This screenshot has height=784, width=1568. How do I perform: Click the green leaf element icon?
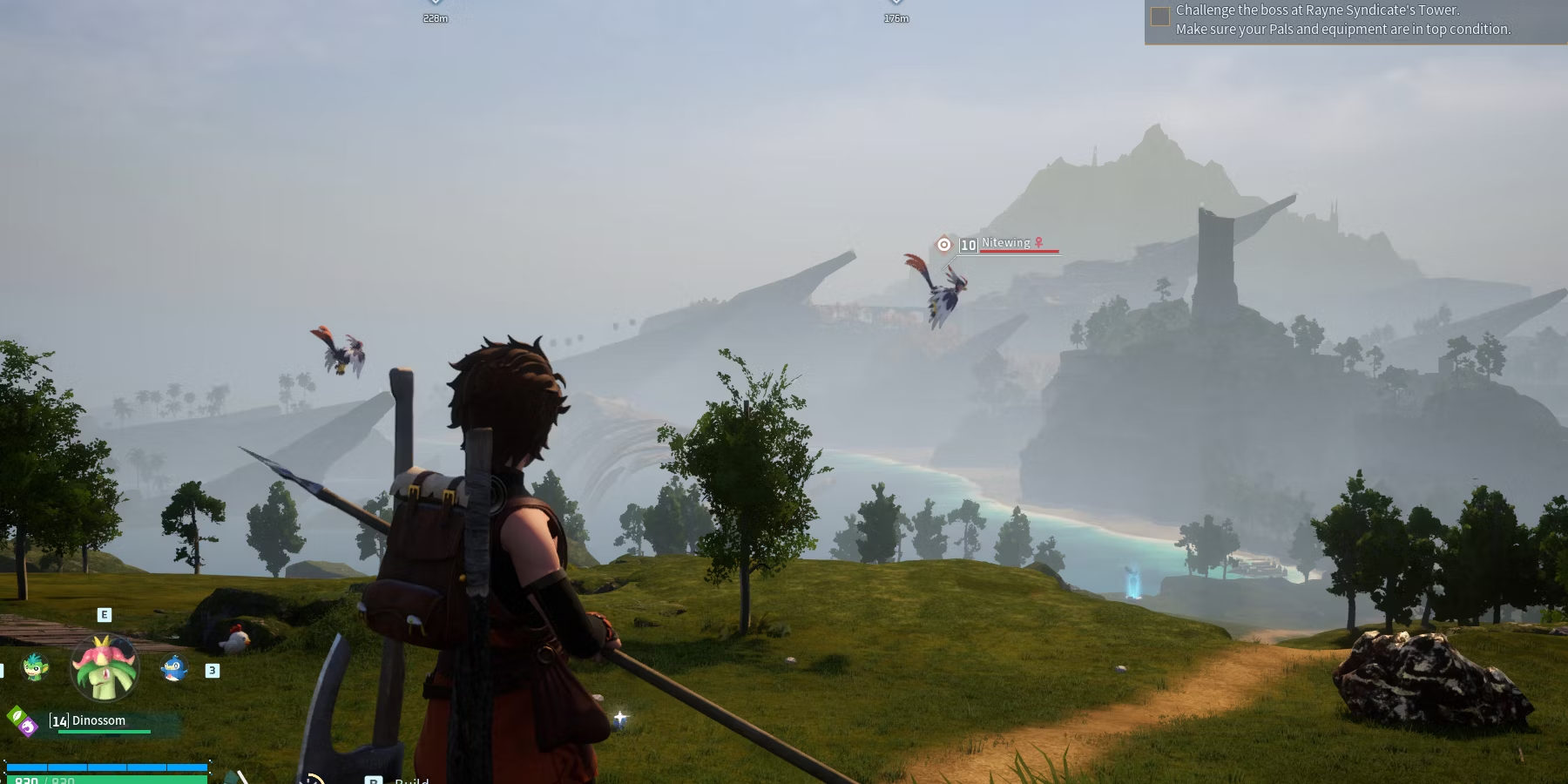click(17, 716)
